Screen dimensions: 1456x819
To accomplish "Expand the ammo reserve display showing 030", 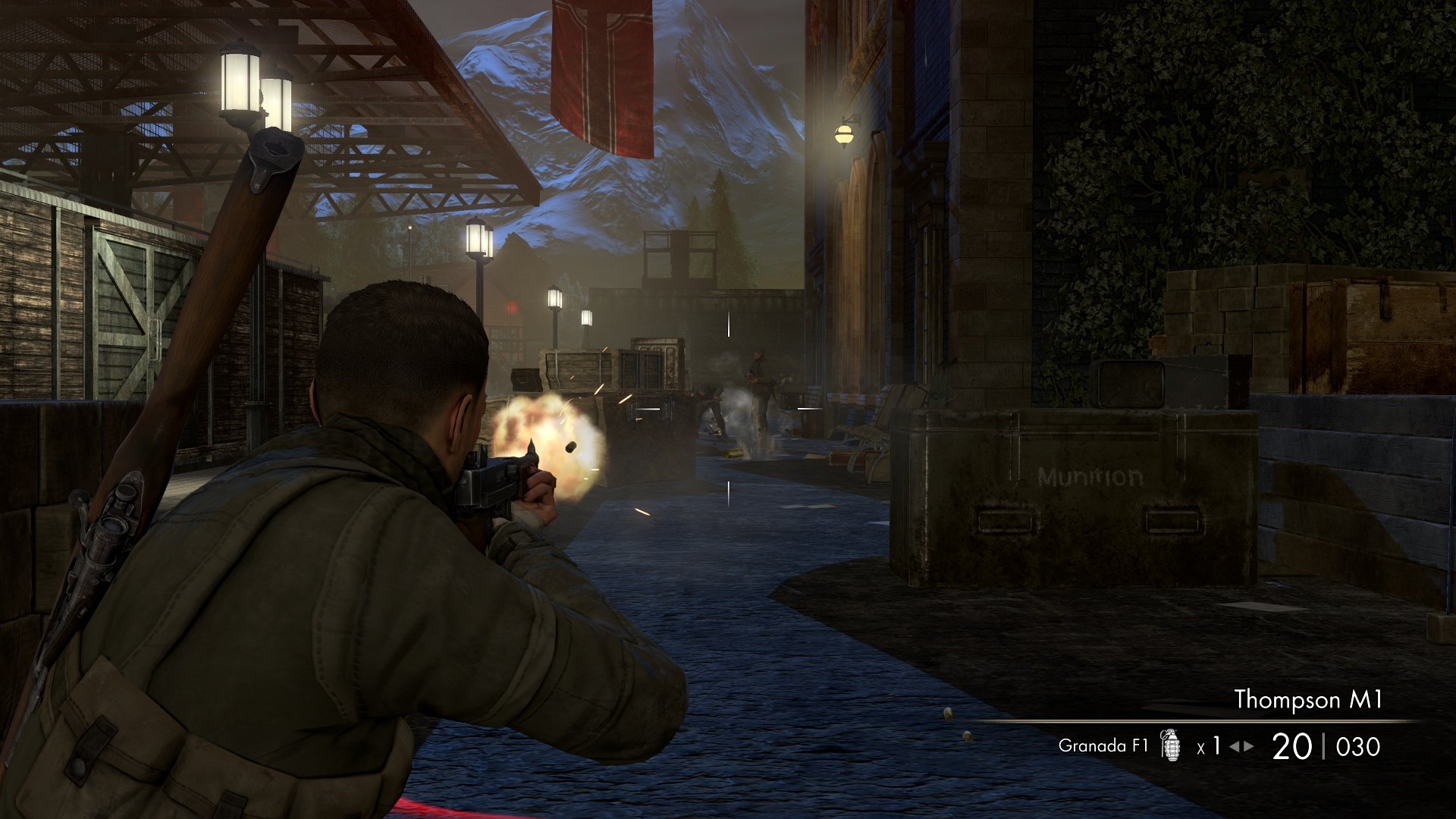I will click(x=1357, y=745).
